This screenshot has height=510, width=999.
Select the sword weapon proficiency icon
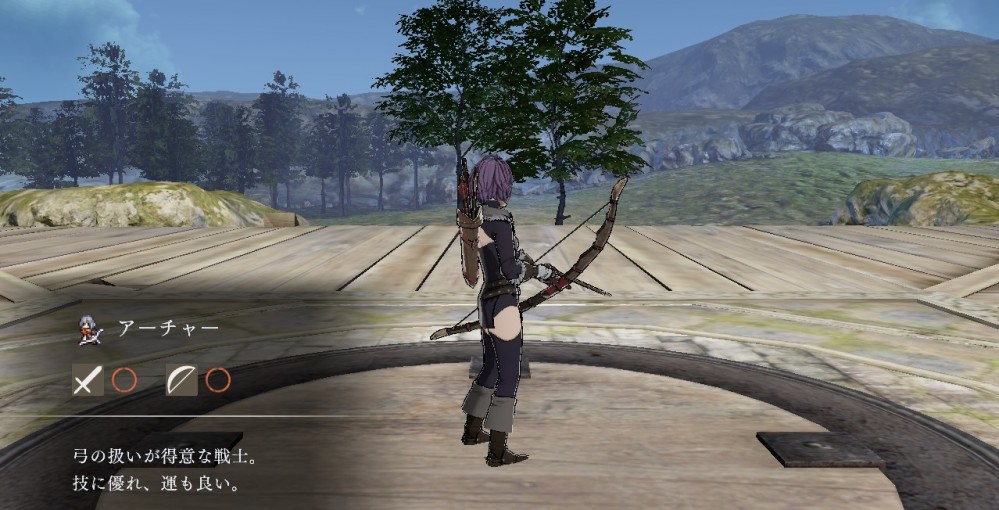pos(87,380)
